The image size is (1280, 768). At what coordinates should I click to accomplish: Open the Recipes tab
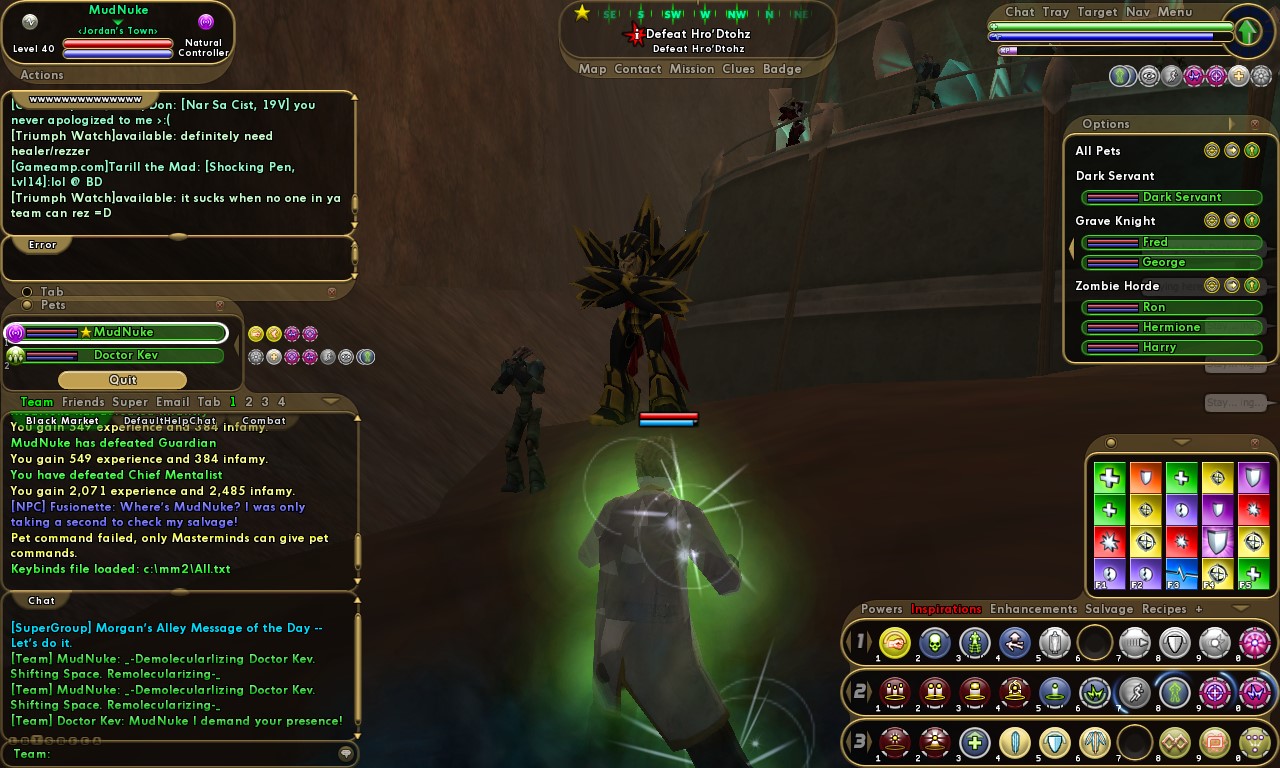1164,609
